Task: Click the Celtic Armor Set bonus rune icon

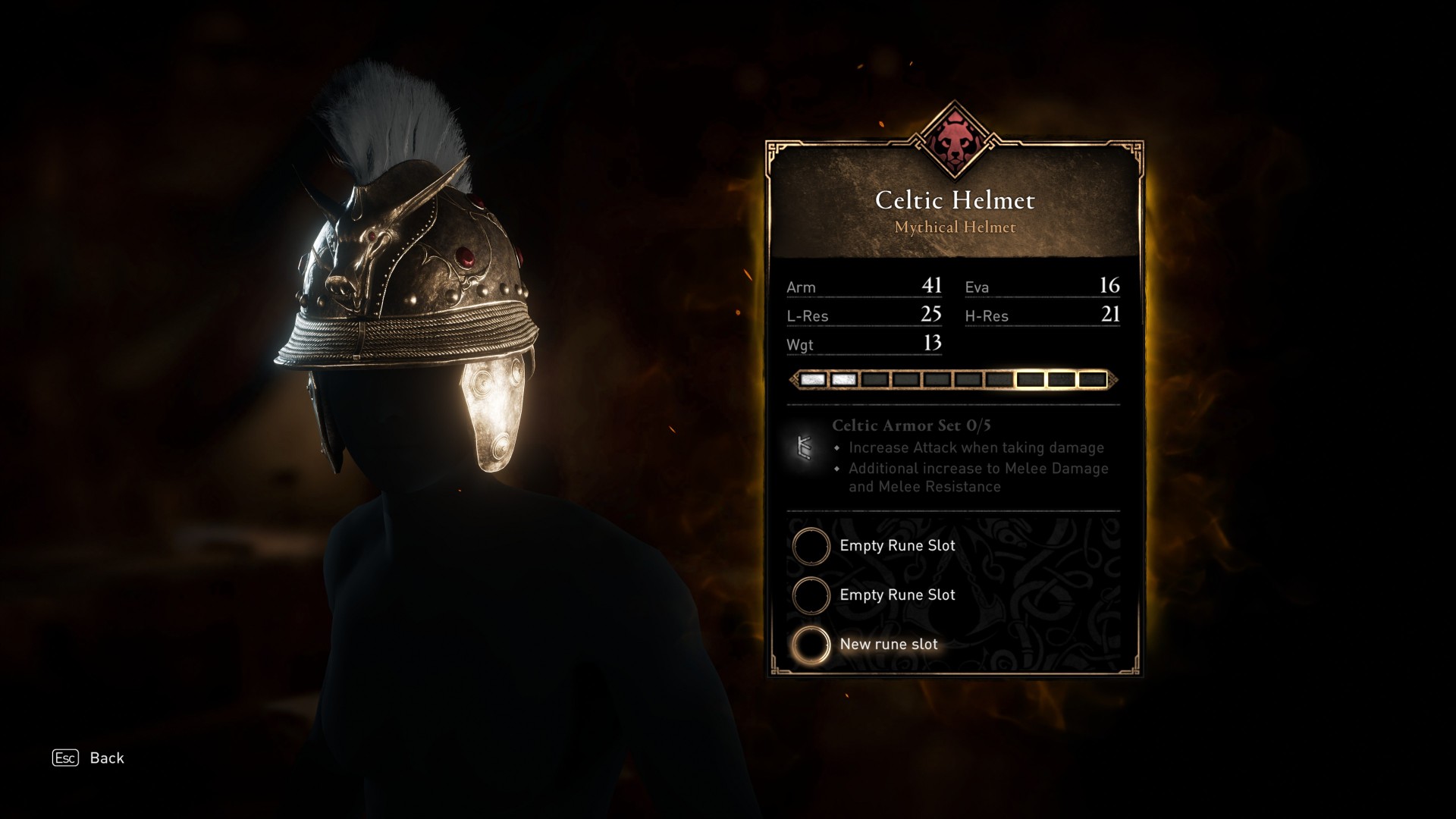Action: click(805, 448)
